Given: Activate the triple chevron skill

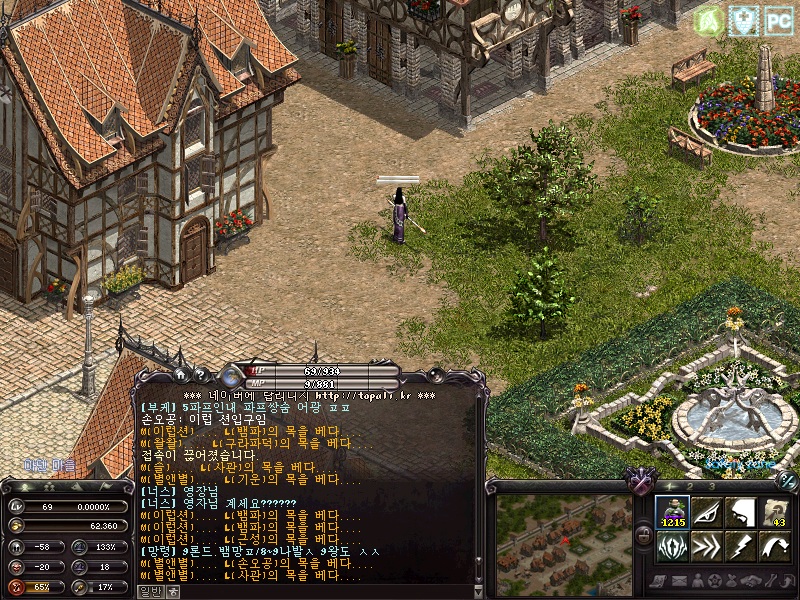Looking at the screenshot, I should [x=707, y=547].
